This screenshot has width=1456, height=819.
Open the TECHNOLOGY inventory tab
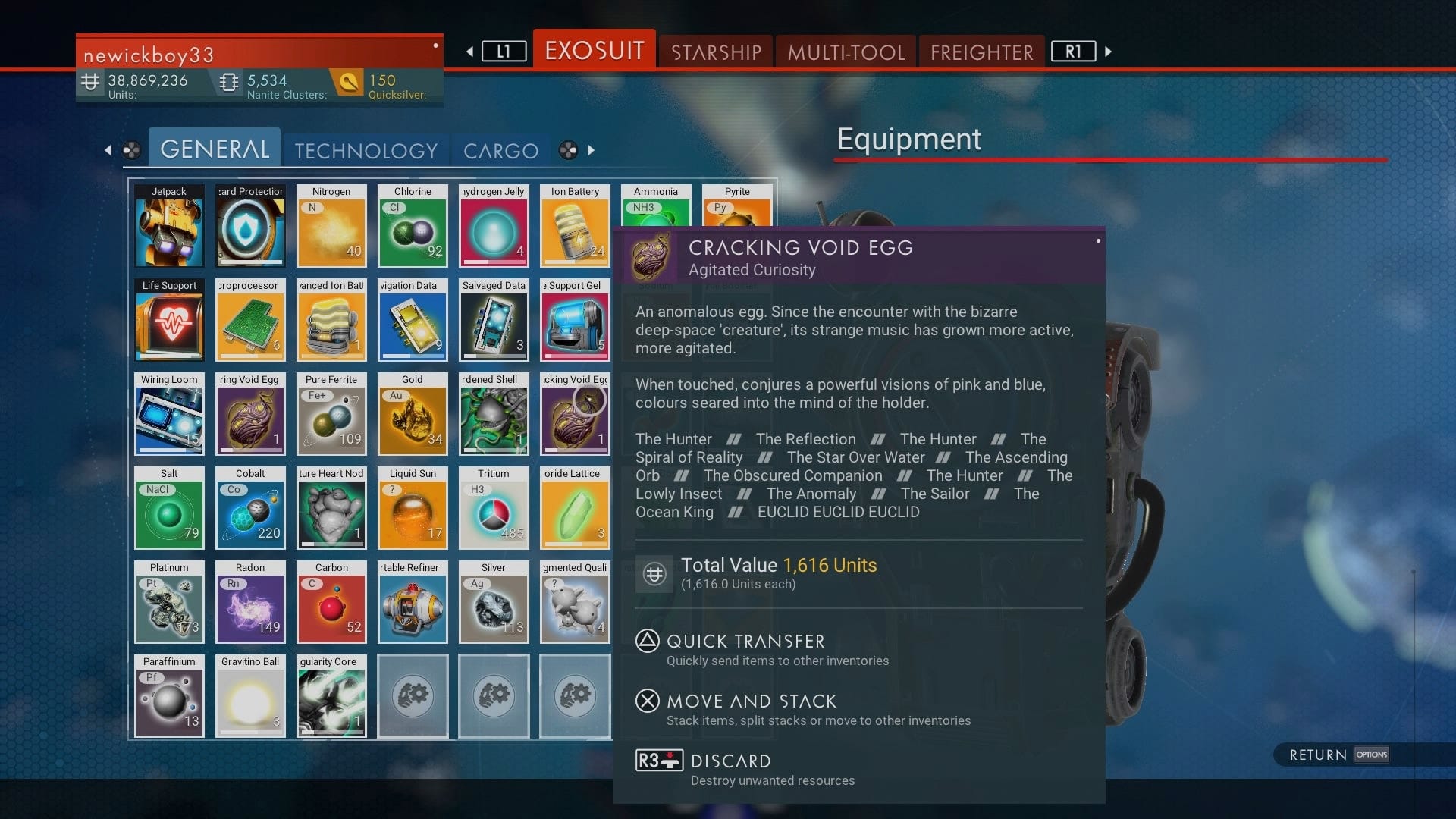tap(366, 151)
